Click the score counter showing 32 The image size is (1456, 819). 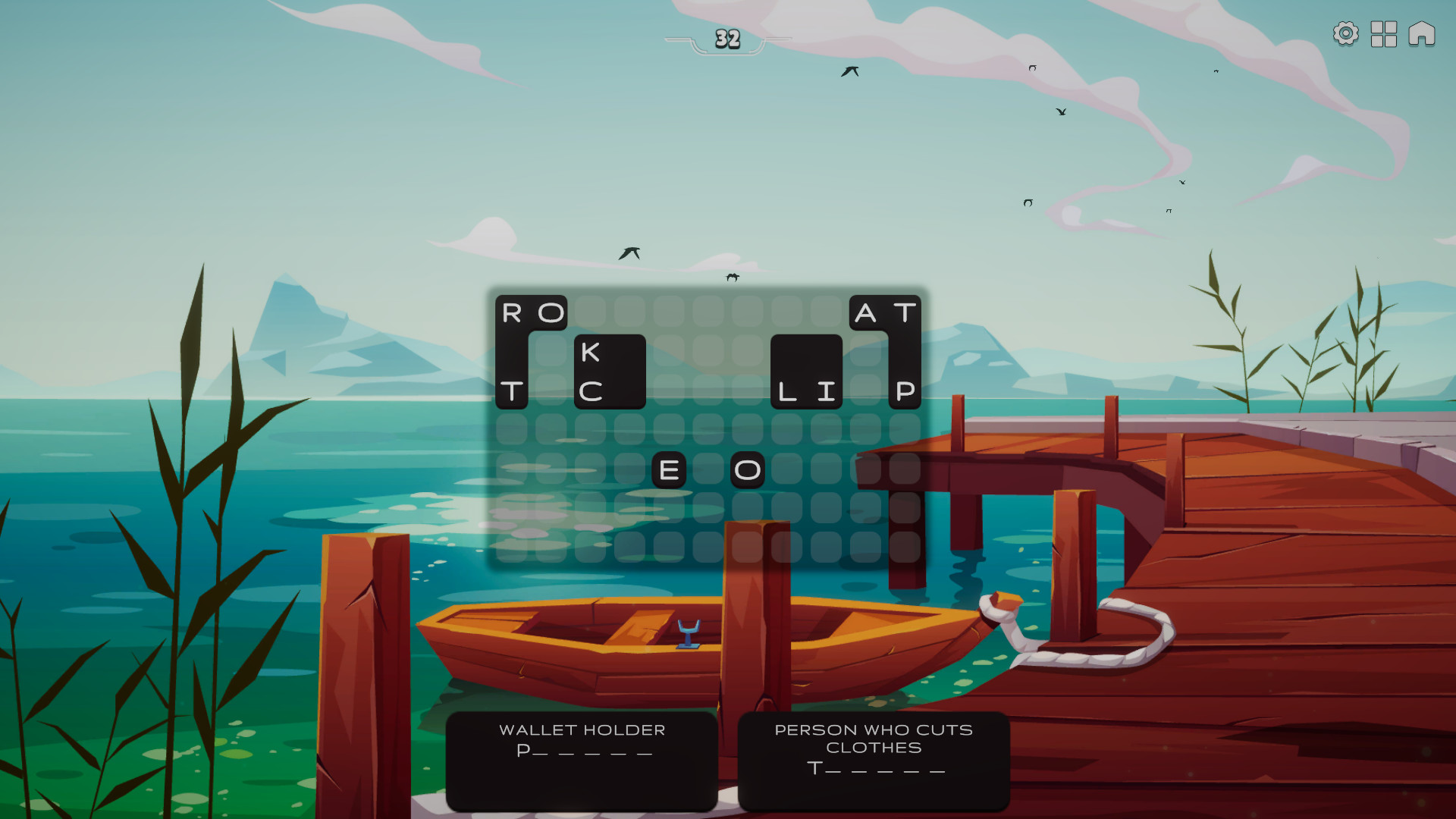727,39
